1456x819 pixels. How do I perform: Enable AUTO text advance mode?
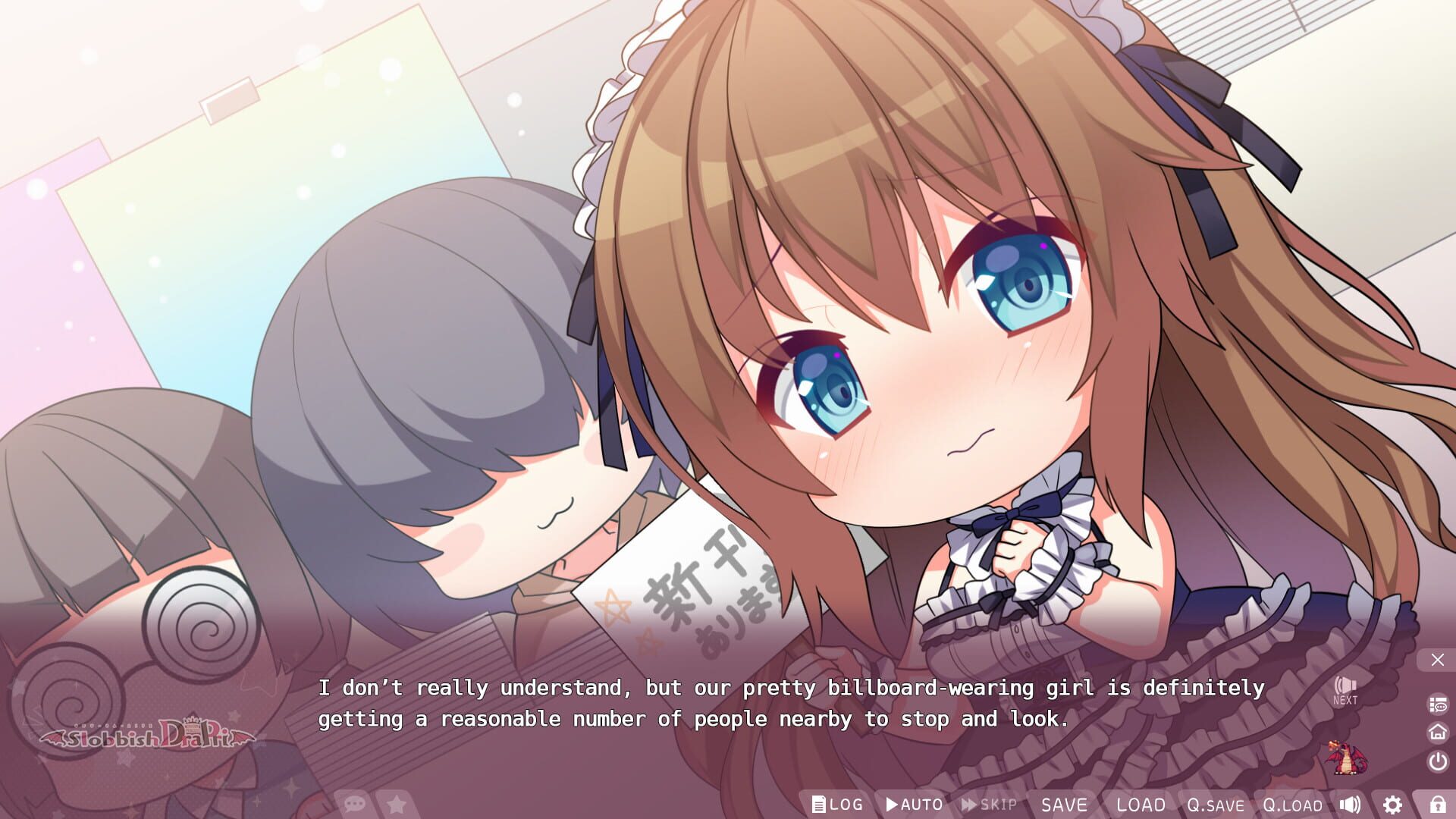(913, 805)
